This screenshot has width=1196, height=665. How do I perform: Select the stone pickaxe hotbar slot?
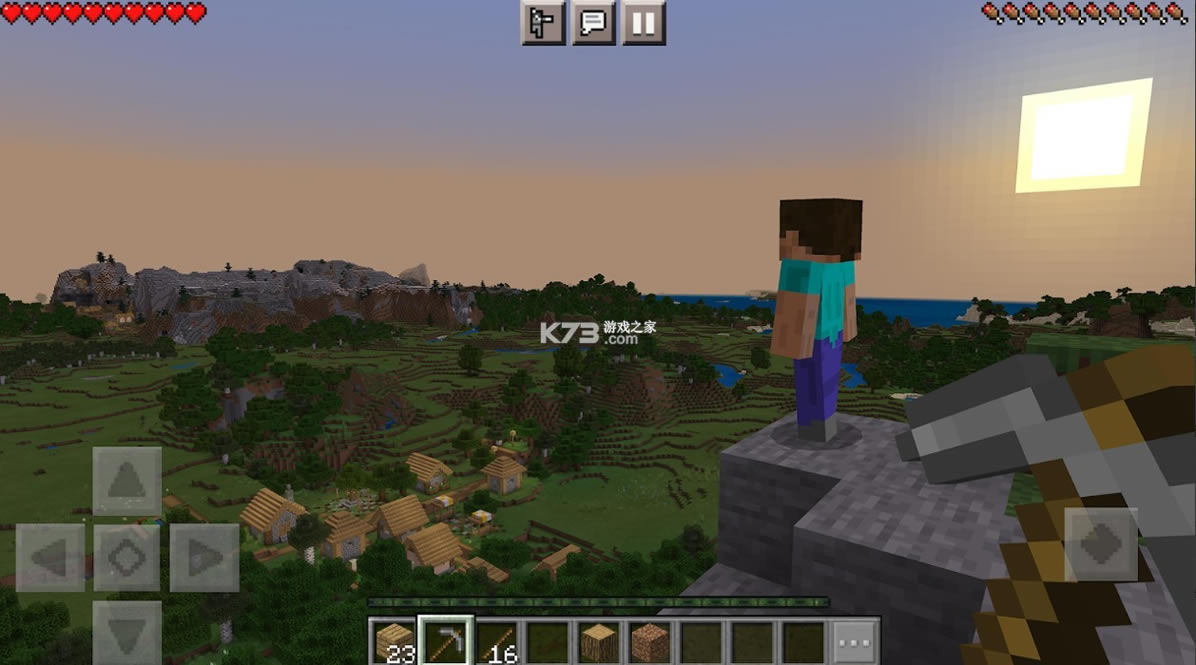pyautogui.click(x=445, y=641)
